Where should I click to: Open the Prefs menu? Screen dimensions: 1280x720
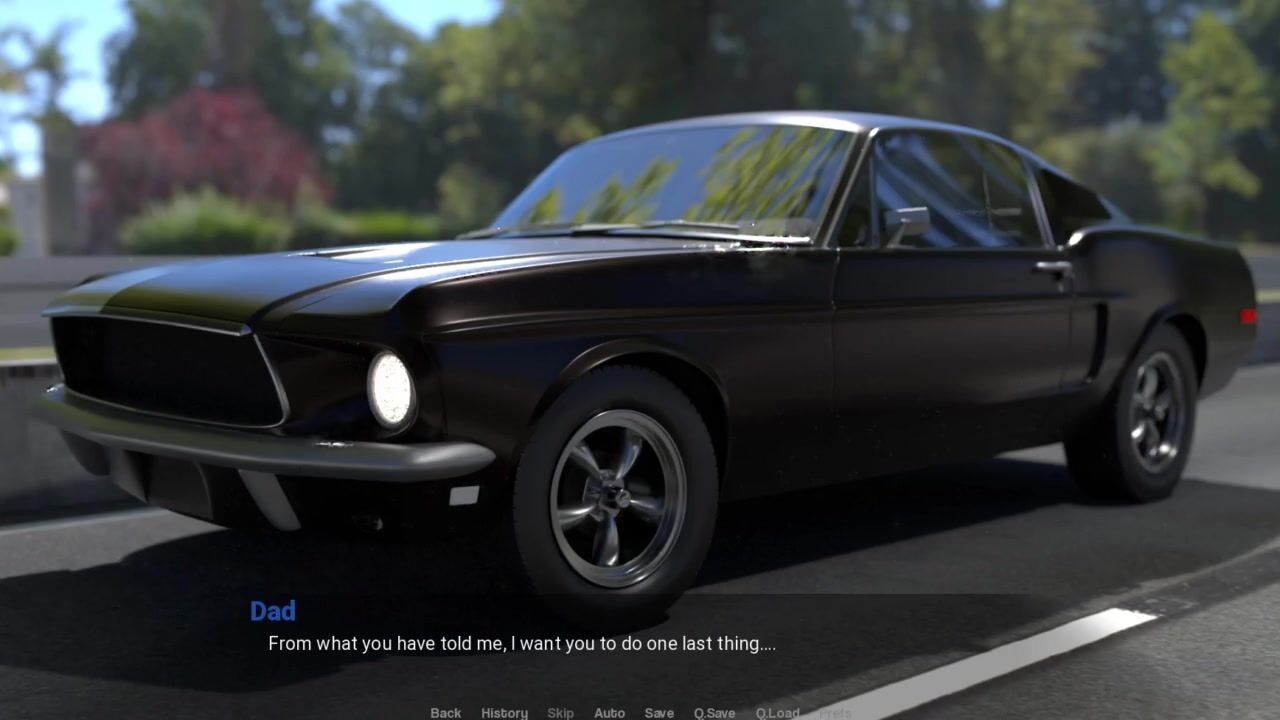[835, 713]
